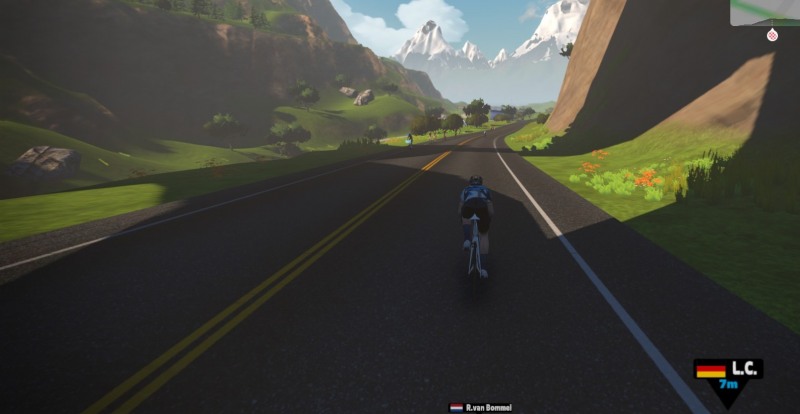The width and height of the screenshot is (800, 414).
Task: Open the minimap in the corner
Action: 765,12
